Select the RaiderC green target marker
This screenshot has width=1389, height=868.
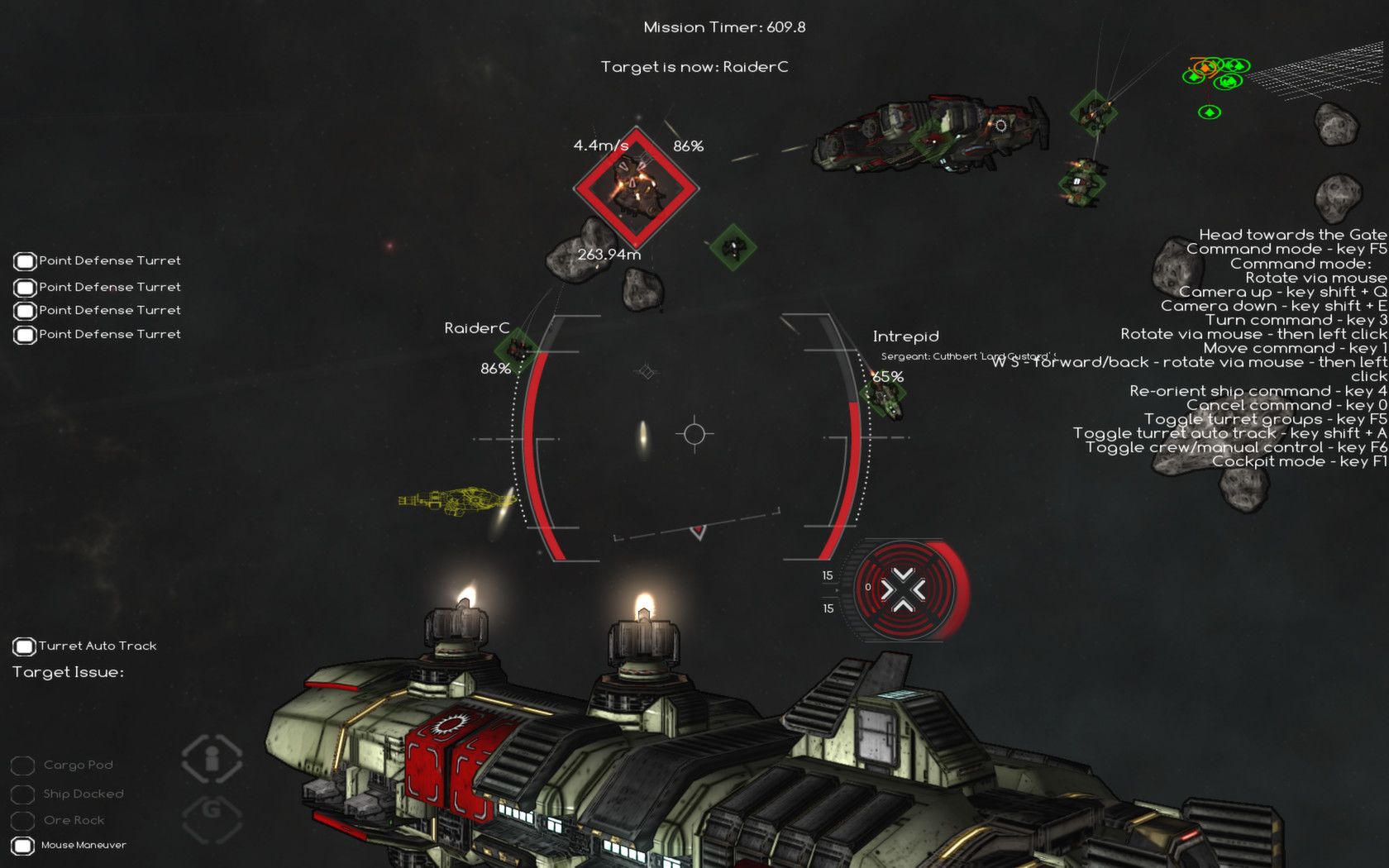coord(518,350)
